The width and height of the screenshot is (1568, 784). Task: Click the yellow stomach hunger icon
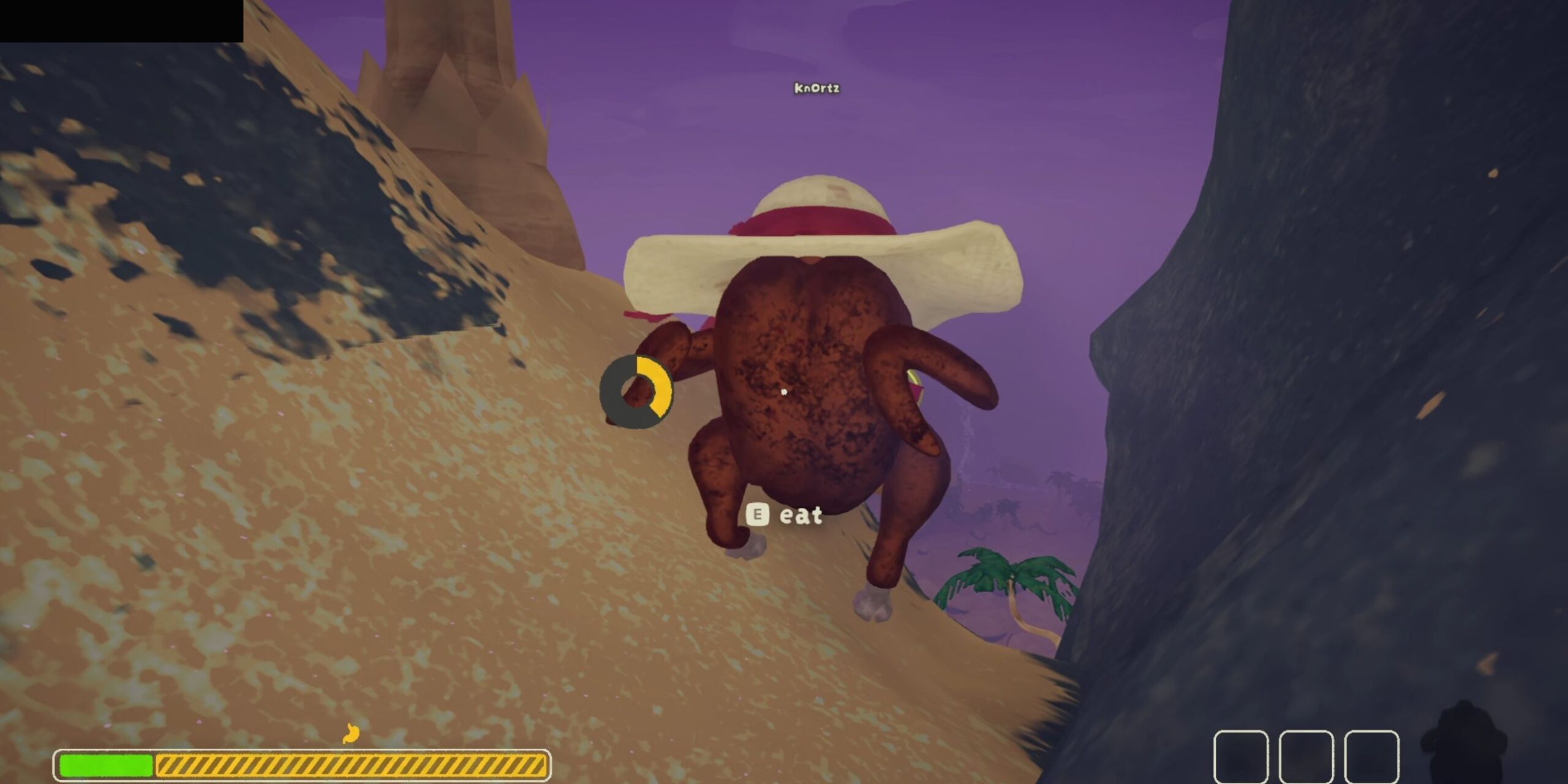[350, 733]
